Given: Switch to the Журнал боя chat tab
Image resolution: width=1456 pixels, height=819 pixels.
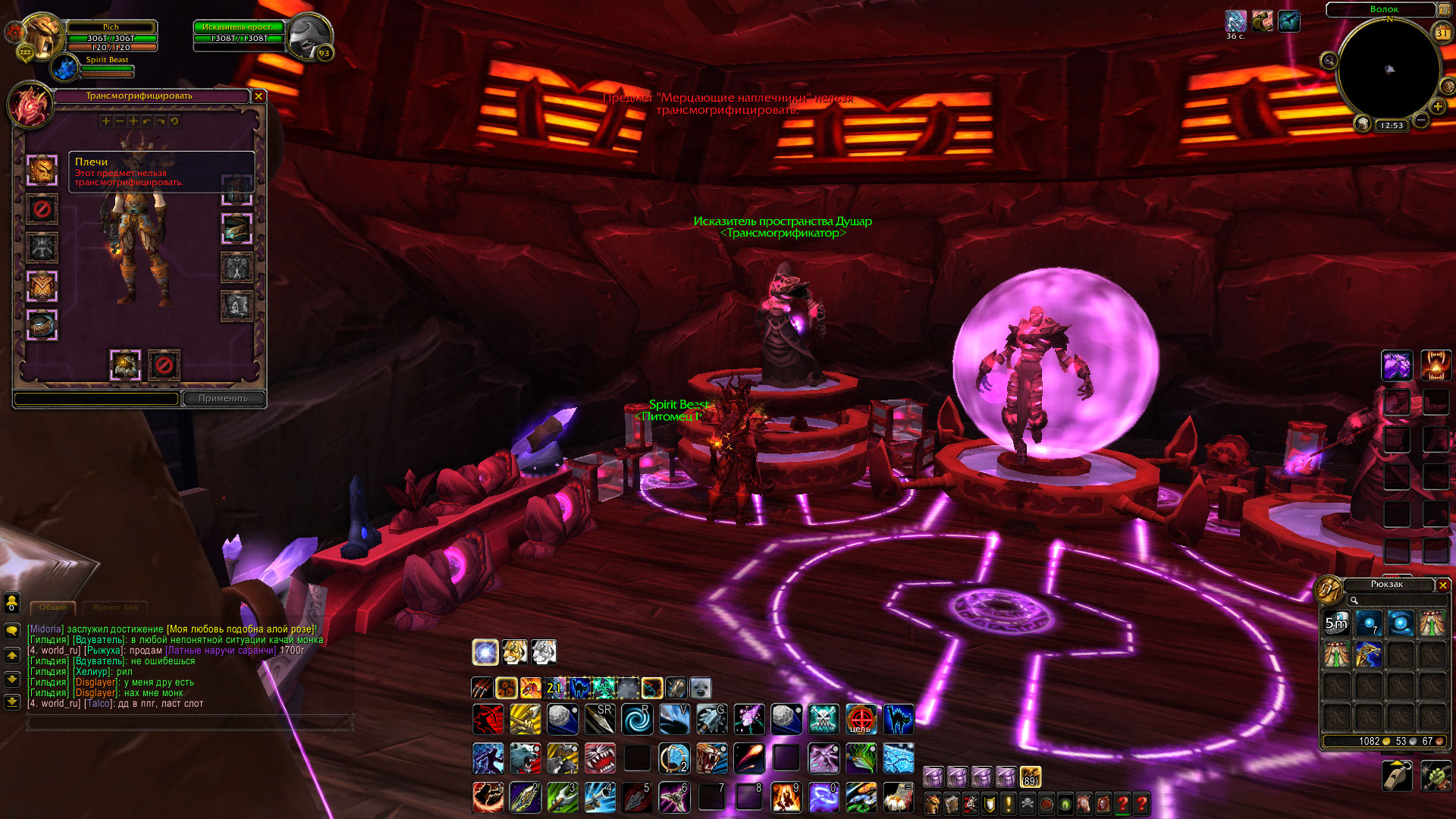Looking at the screenshot, I should point(115,607).
